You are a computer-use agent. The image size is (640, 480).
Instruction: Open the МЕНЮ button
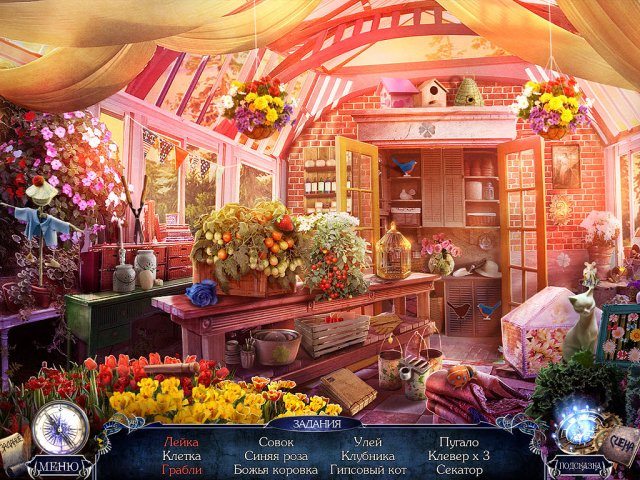60,465
